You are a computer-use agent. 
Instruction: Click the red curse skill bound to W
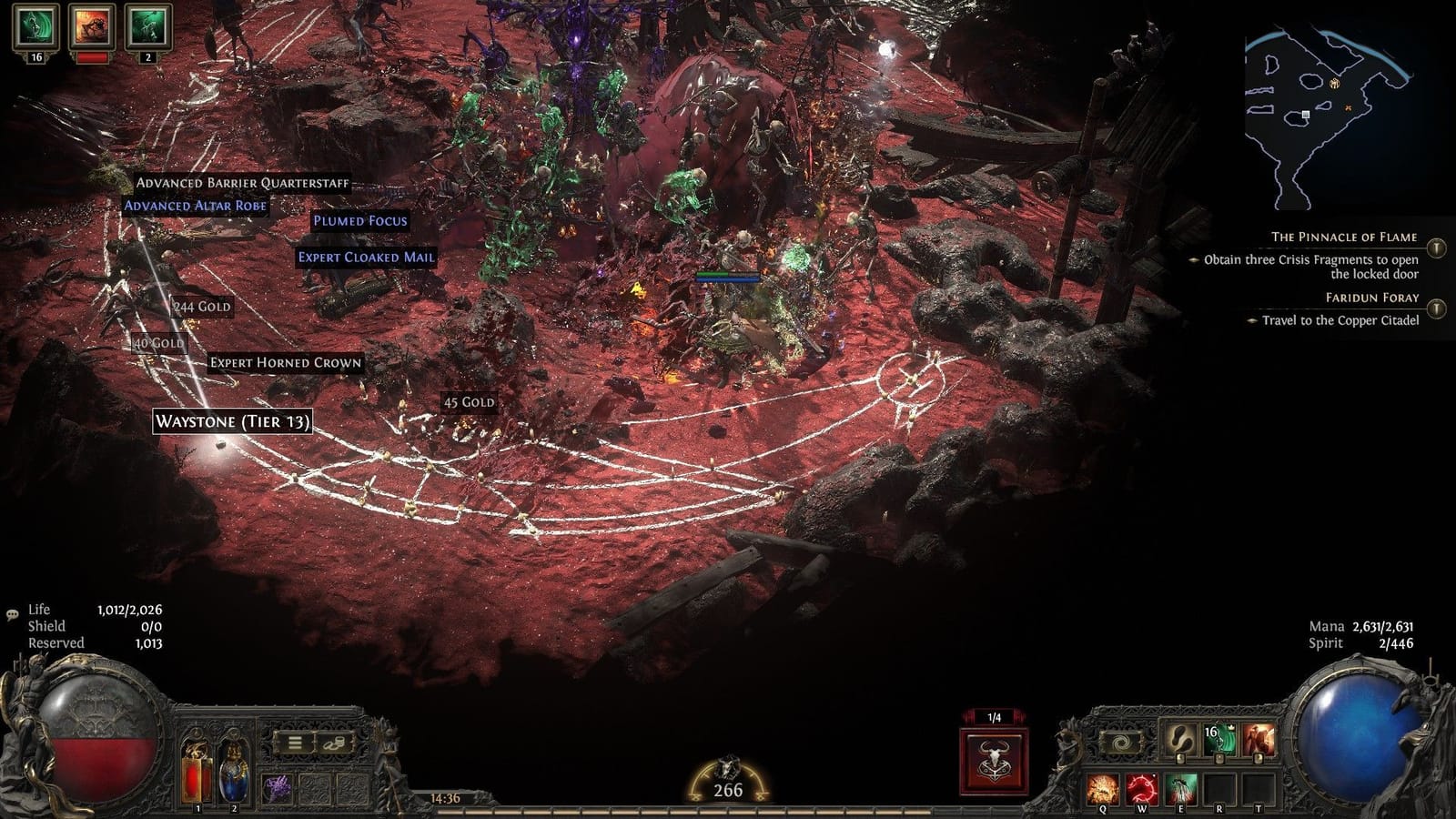point(1142,786)
